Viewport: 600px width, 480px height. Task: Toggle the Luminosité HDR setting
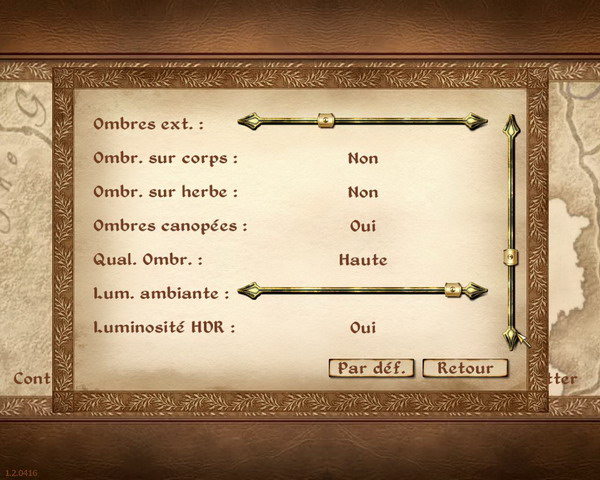(363, 327)
